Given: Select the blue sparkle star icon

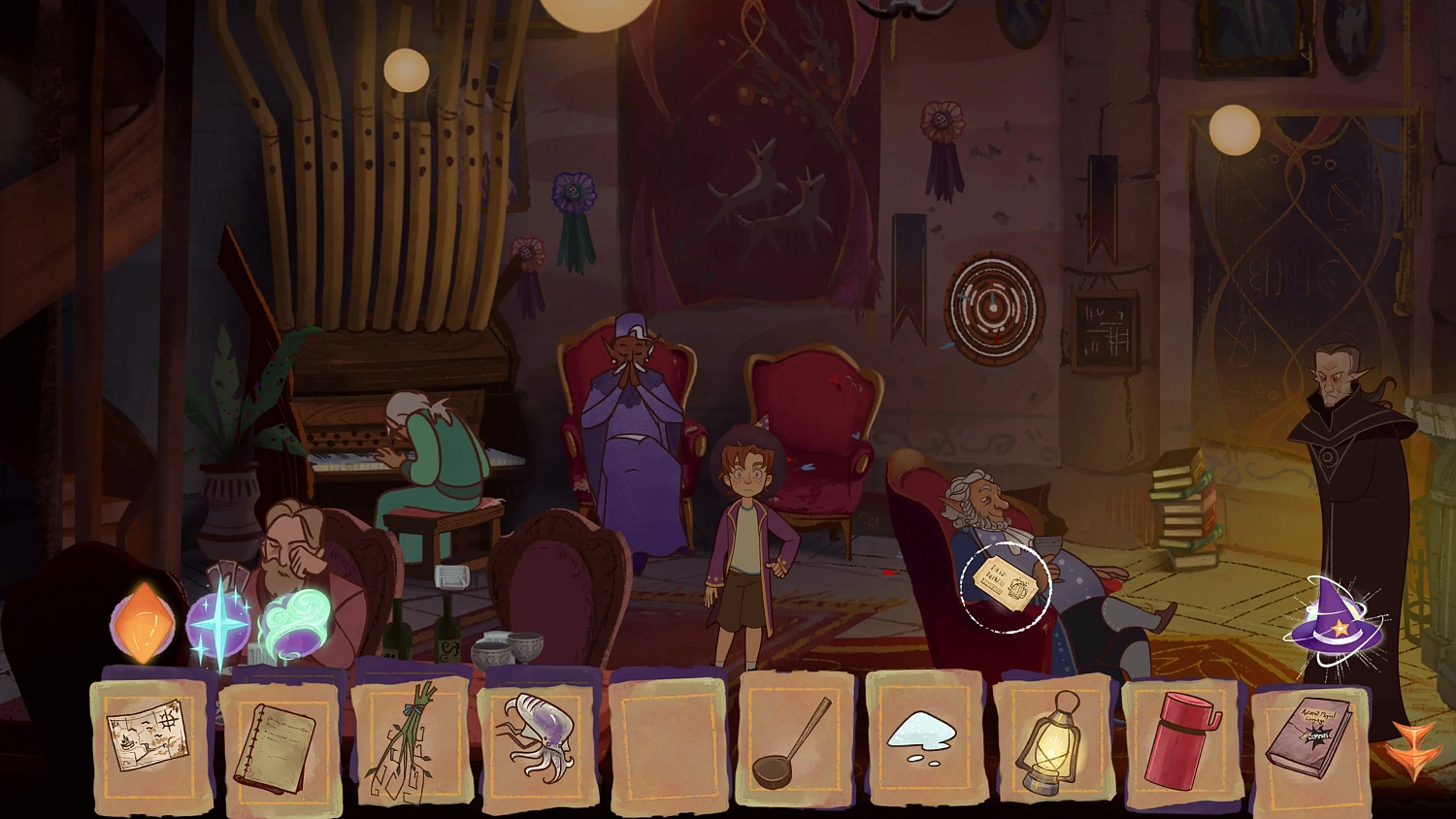Looking at the screenshot, I should [x=221, y=626].
